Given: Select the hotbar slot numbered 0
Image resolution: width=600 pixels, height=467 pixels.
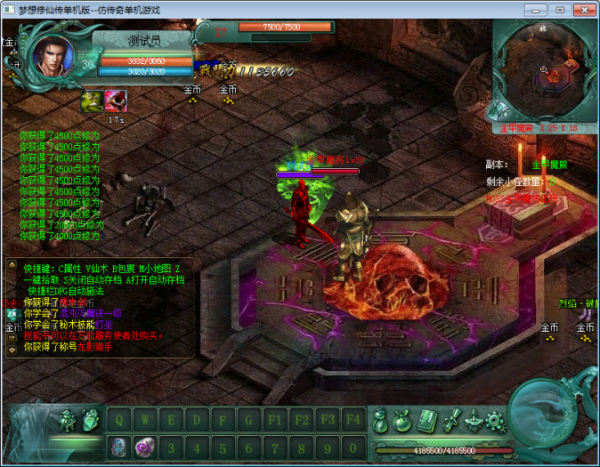Looking at the screenshot, I should [x=353, y=446].
